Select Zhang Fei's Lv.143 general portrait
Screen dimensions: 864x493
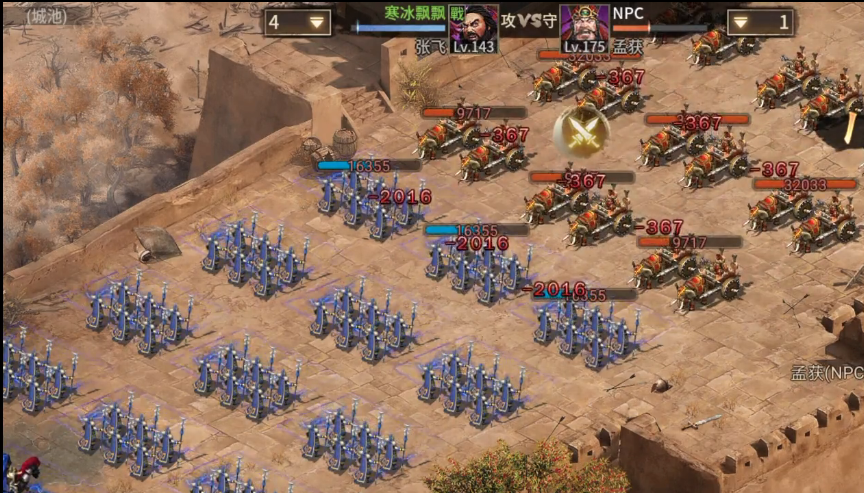coord(474,26)
